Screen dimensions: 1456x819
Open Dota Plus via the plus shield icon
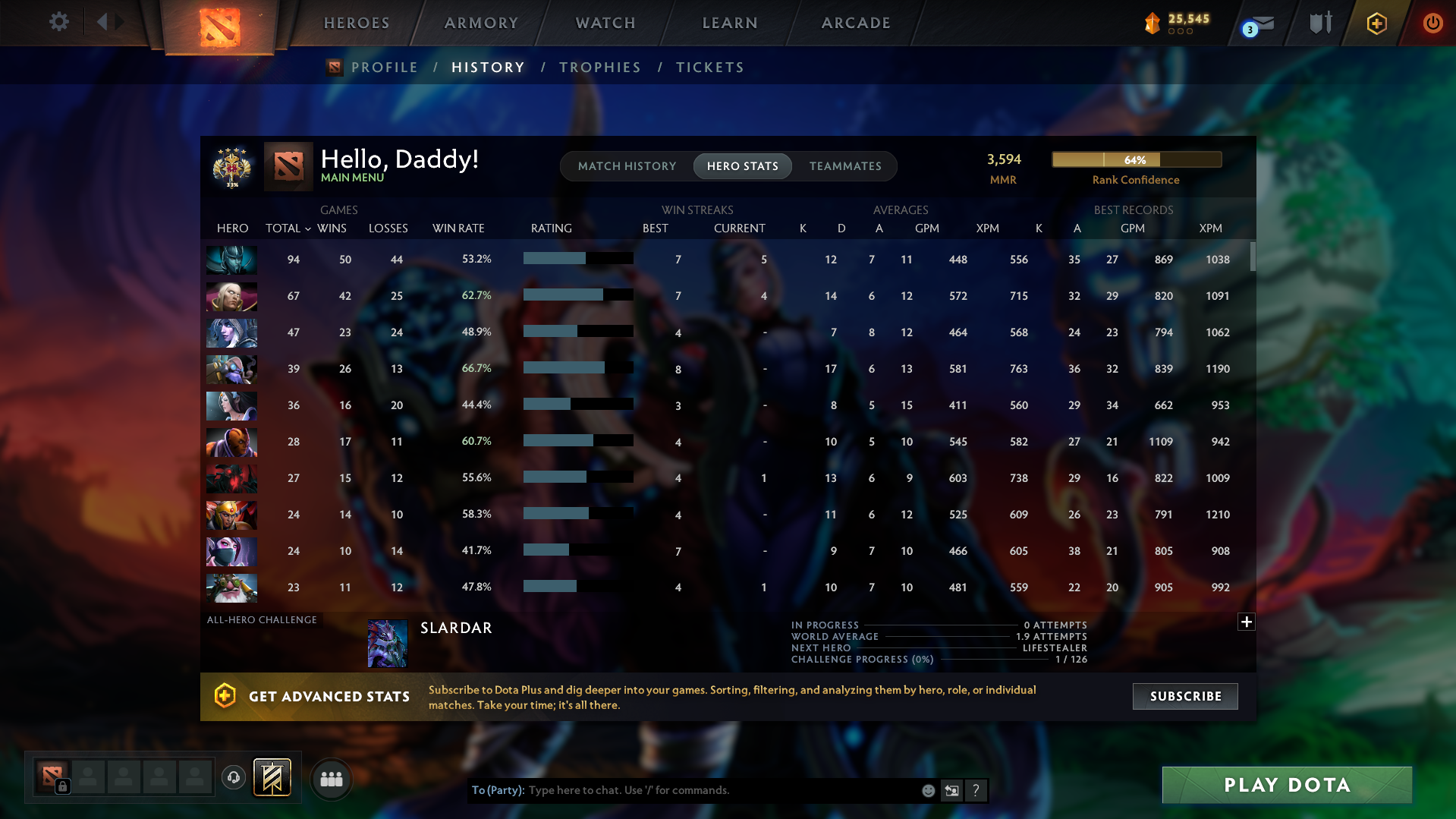[x=1376, y=23]
